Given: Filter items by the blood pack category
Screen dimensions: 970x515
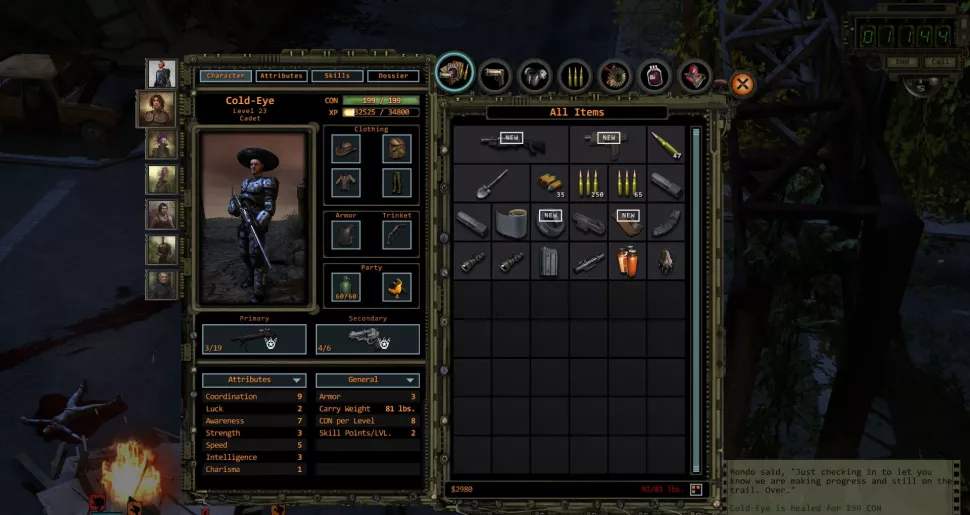Looking at the screenshot, I should pyautogui.click(x=654, y=76).
